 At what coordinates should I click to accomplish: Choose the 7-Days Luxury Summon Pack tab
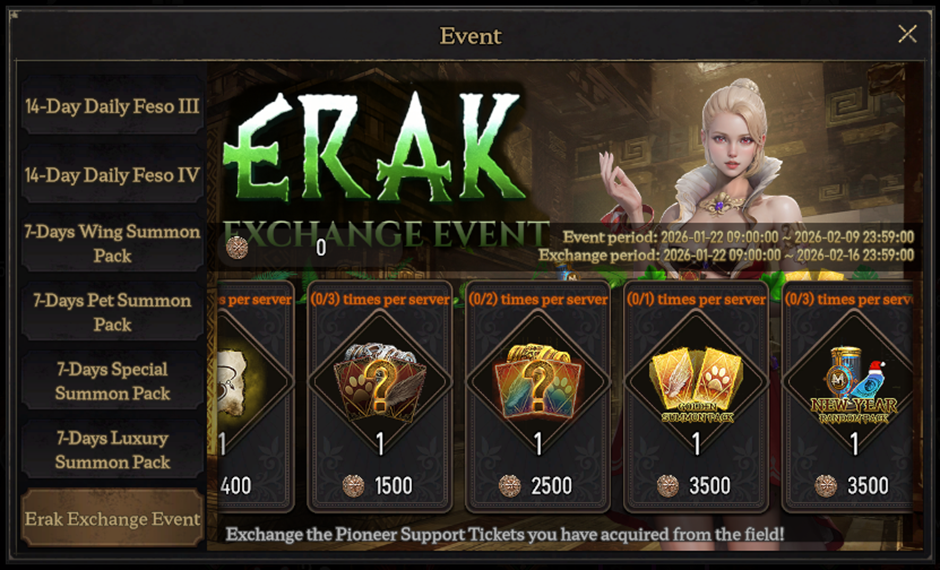(112, 450)
